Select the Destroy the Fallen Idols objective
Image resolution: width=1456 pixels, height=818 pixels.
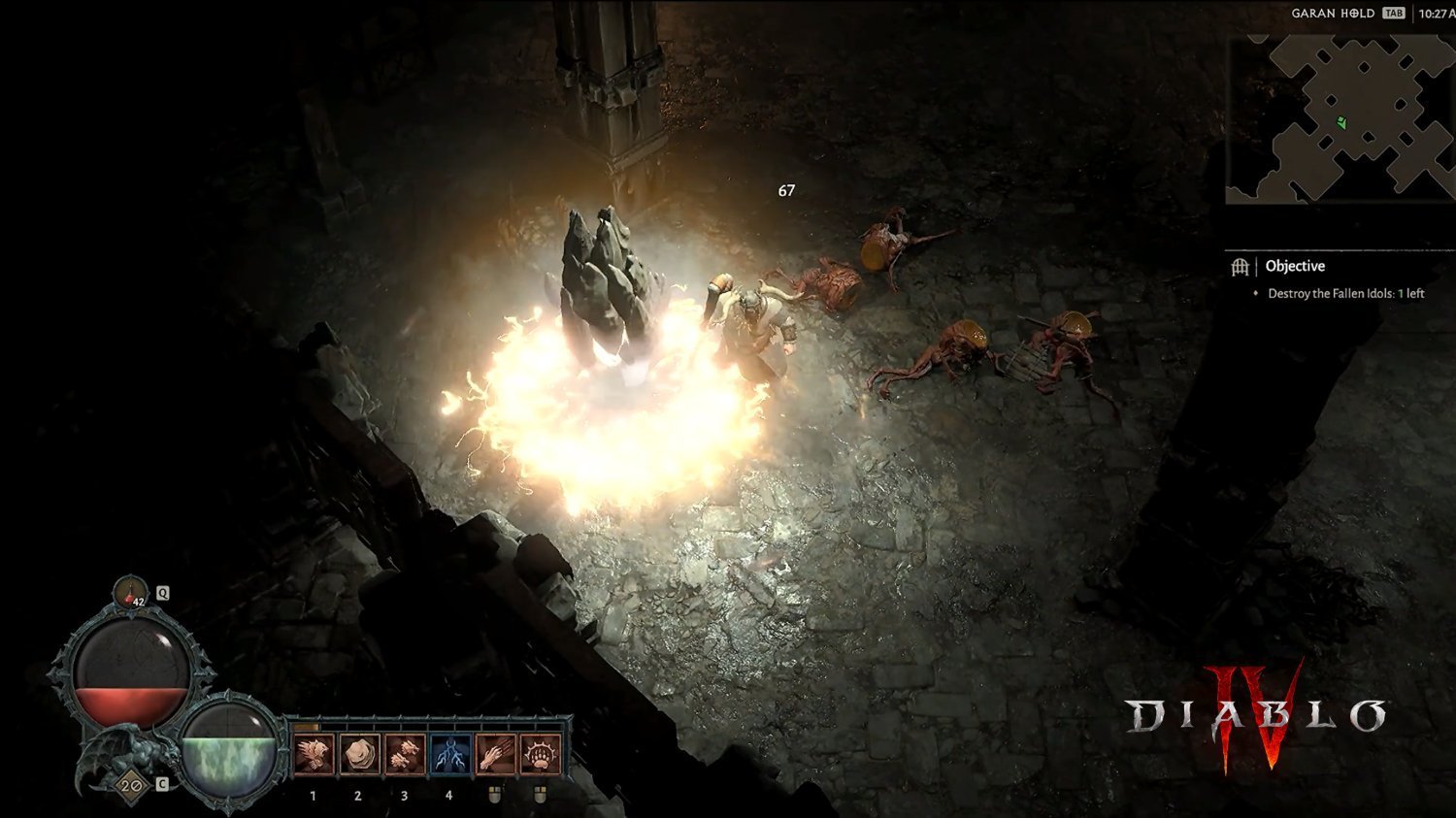1345,293
